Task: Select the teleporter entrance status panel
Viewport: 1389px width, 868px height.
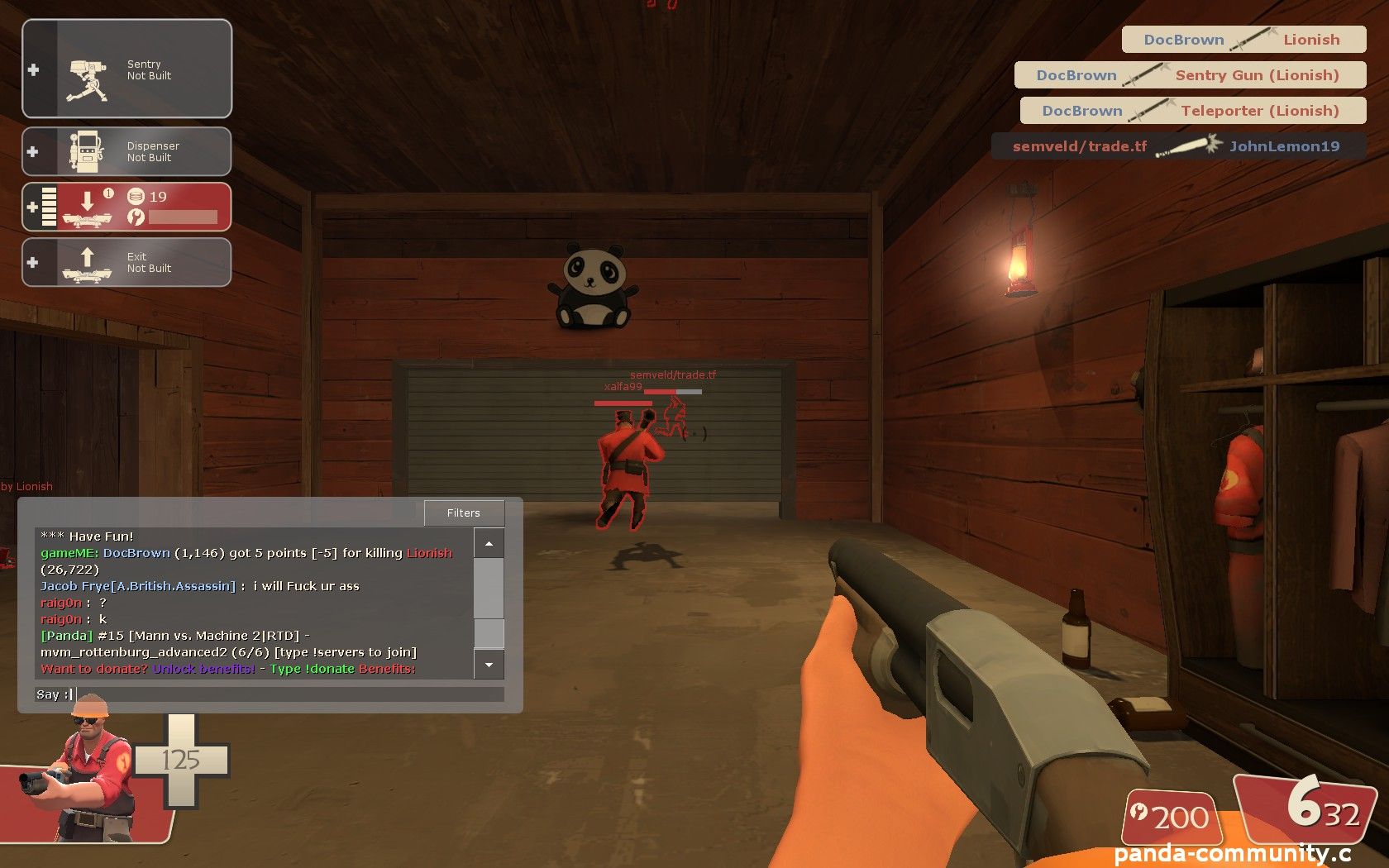Action: (x=126, y=207)
